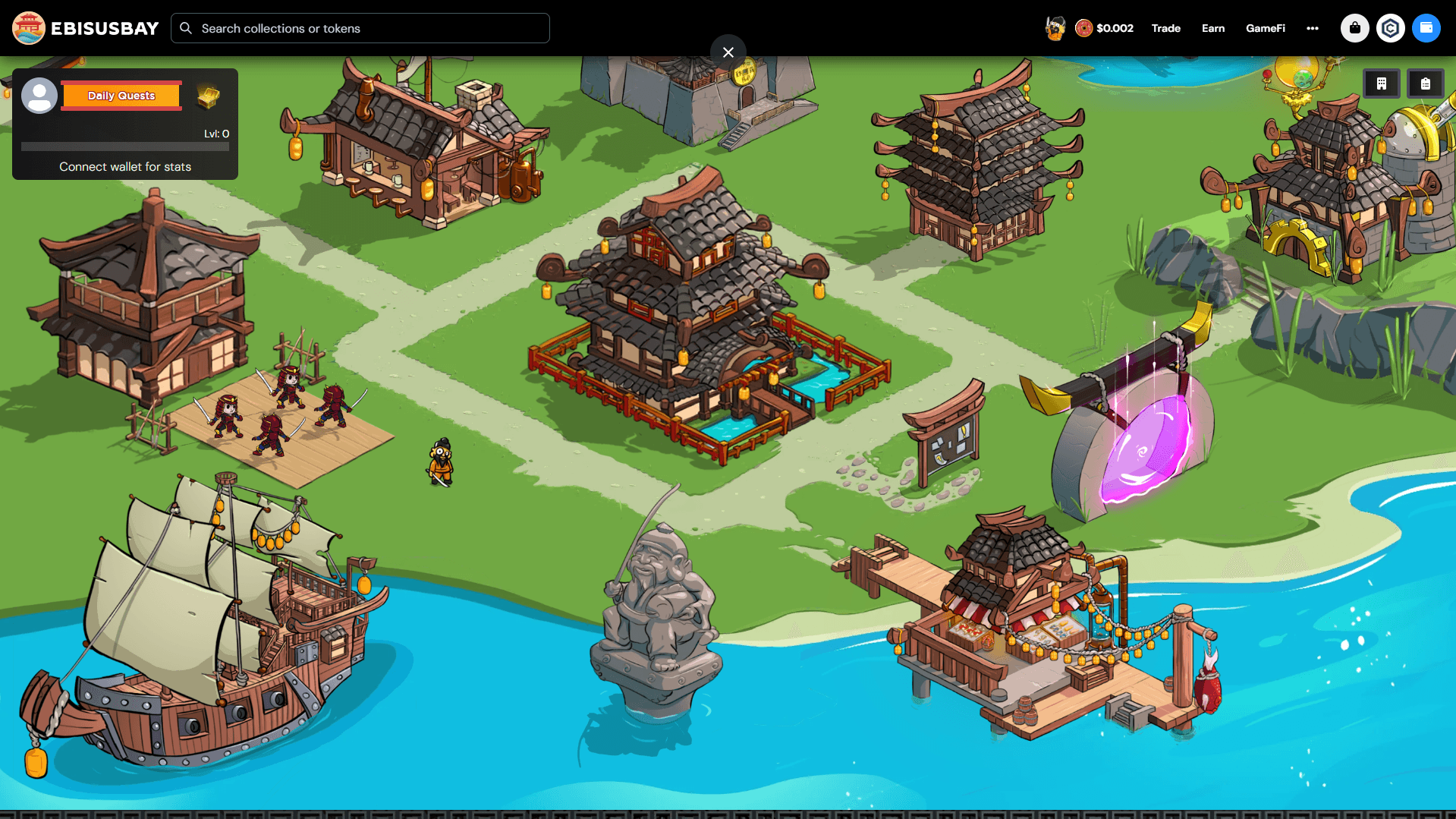
Task: Click the $0.002 token price
Action: click(1105, 28)
